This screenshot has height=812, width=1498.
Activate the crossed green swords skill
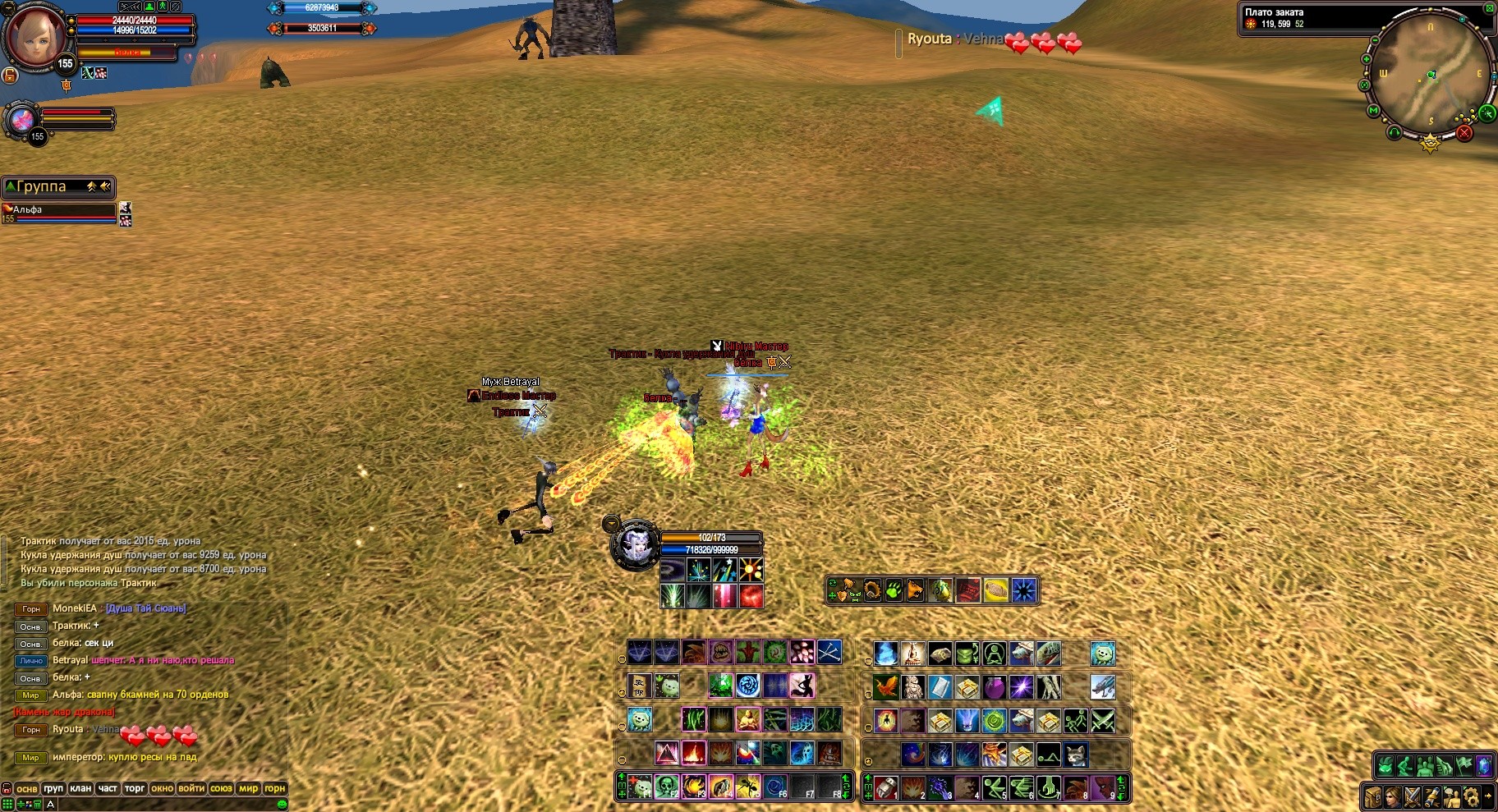(1102, 721)
